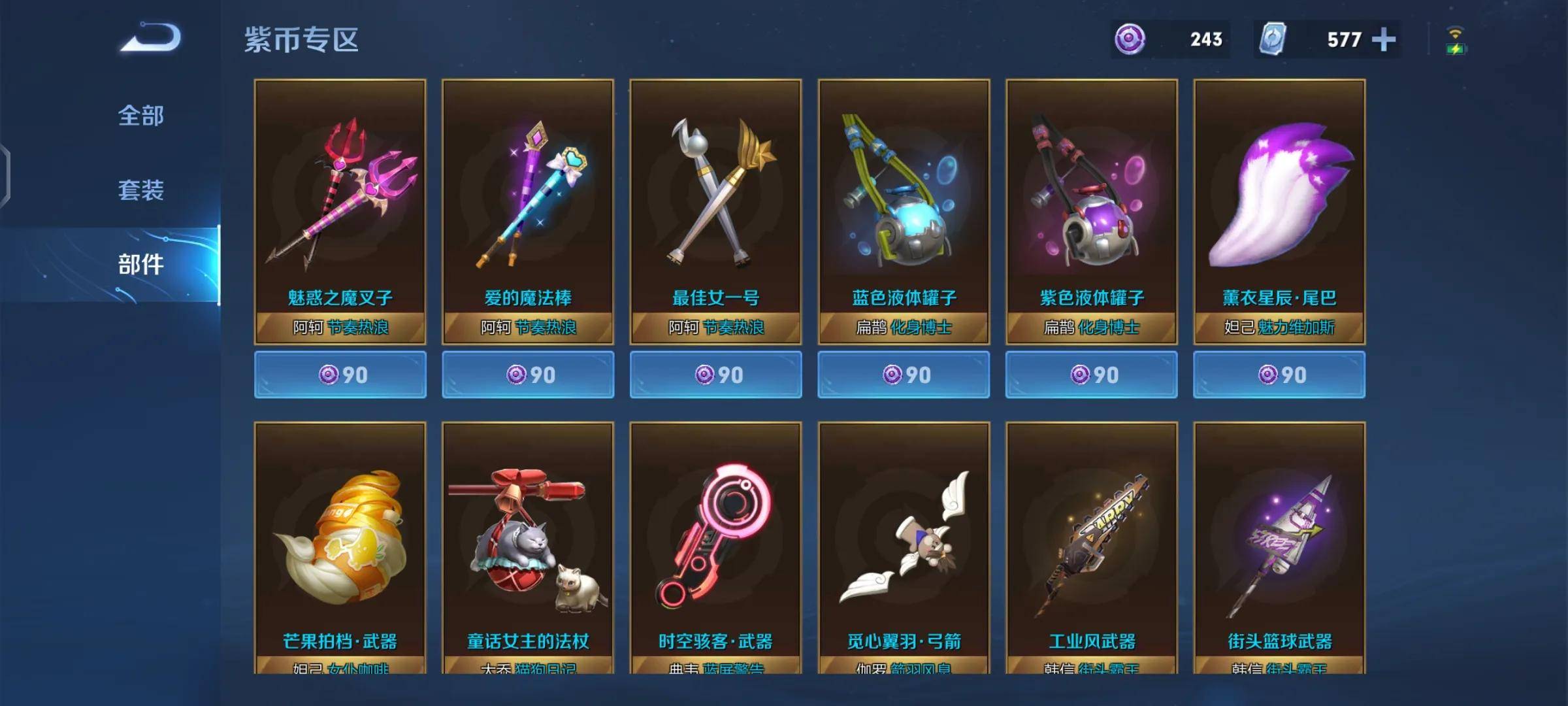Screen dimensions: 1568x706
Task: Add more tickets with the plus button
Action: pyautogui.click(x=1383, y=40)
